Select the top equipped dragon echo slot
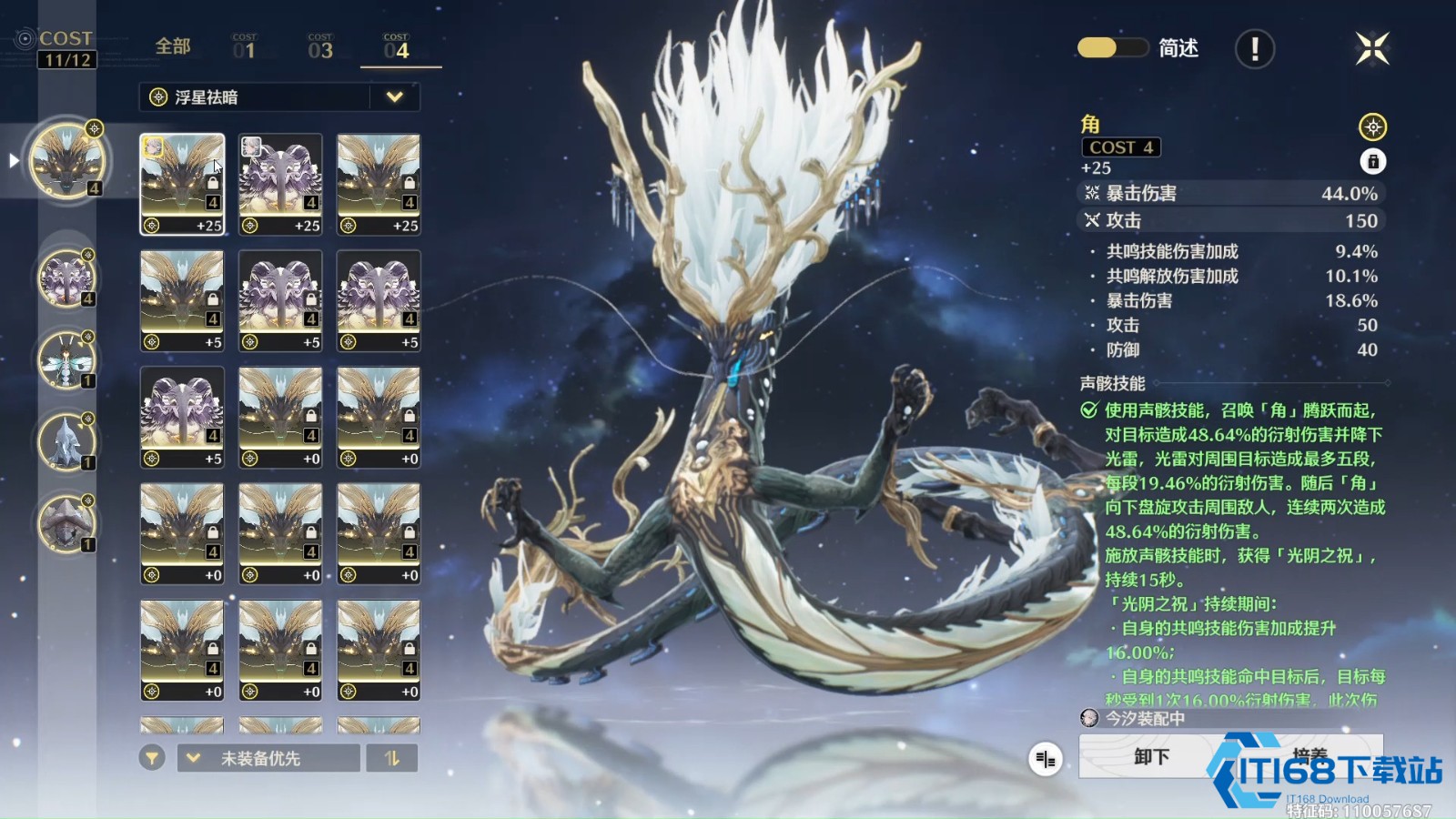1456x819 pixels. point(67,161)
